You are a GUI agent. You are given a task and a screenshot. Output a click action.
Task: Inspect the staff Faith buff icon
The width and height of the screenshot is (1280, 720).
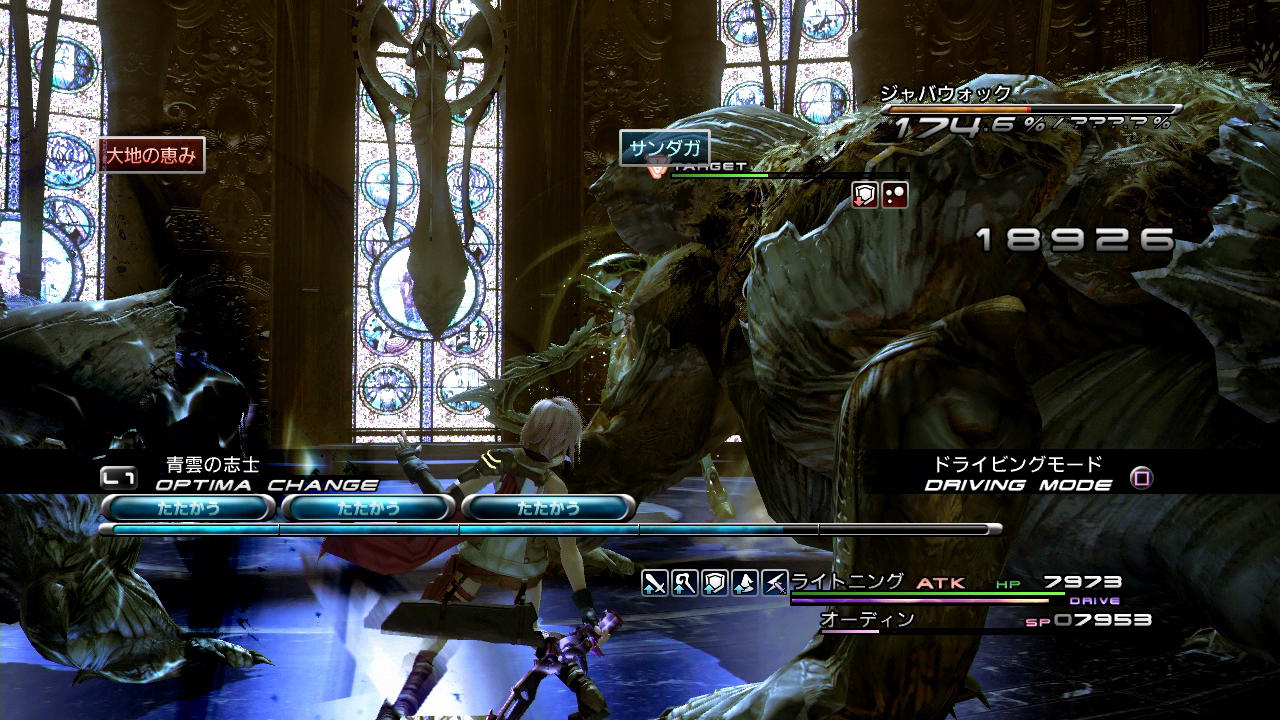684,582
